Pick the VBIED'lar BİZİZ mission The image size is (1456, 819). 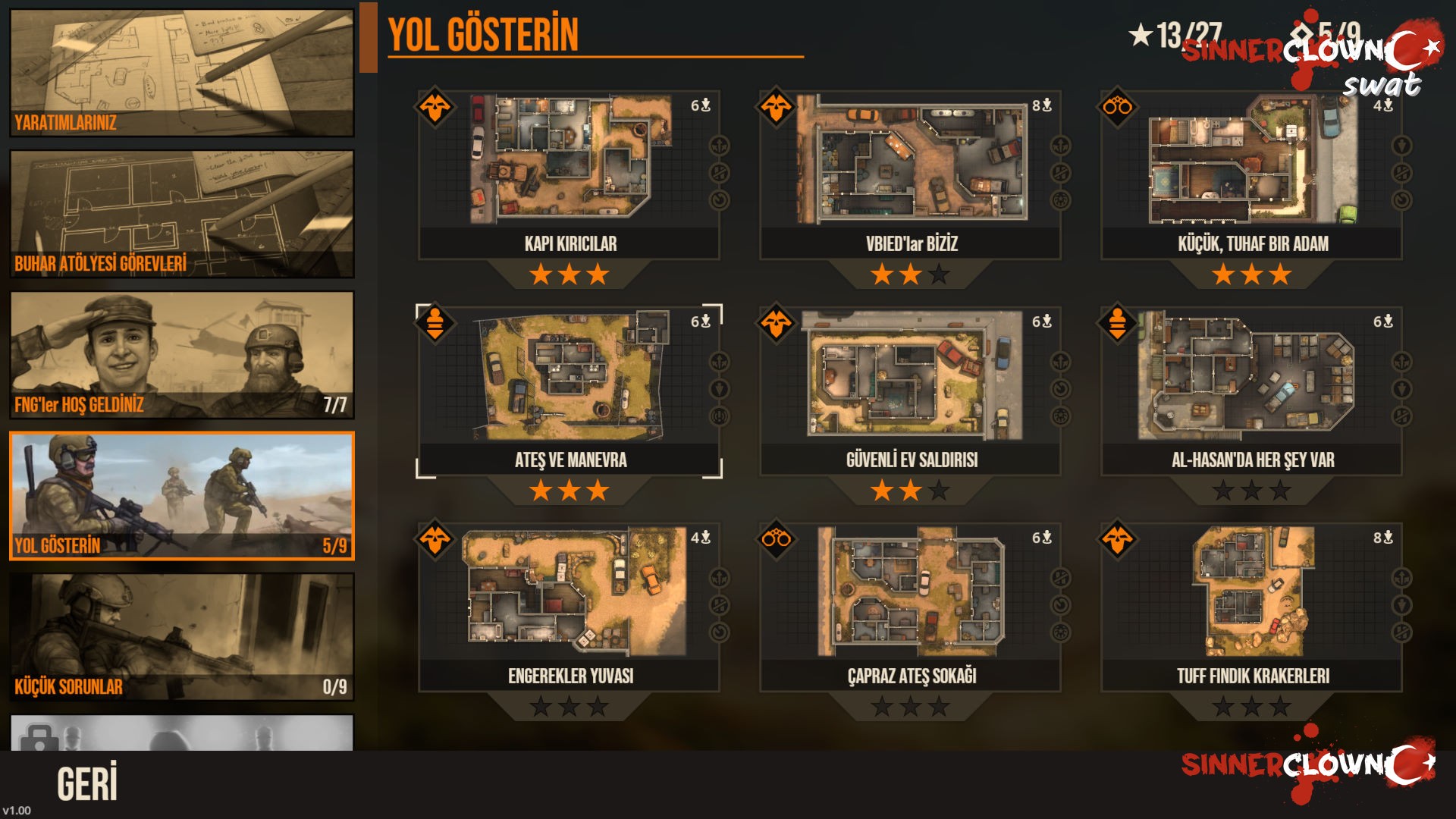point(910,174)
